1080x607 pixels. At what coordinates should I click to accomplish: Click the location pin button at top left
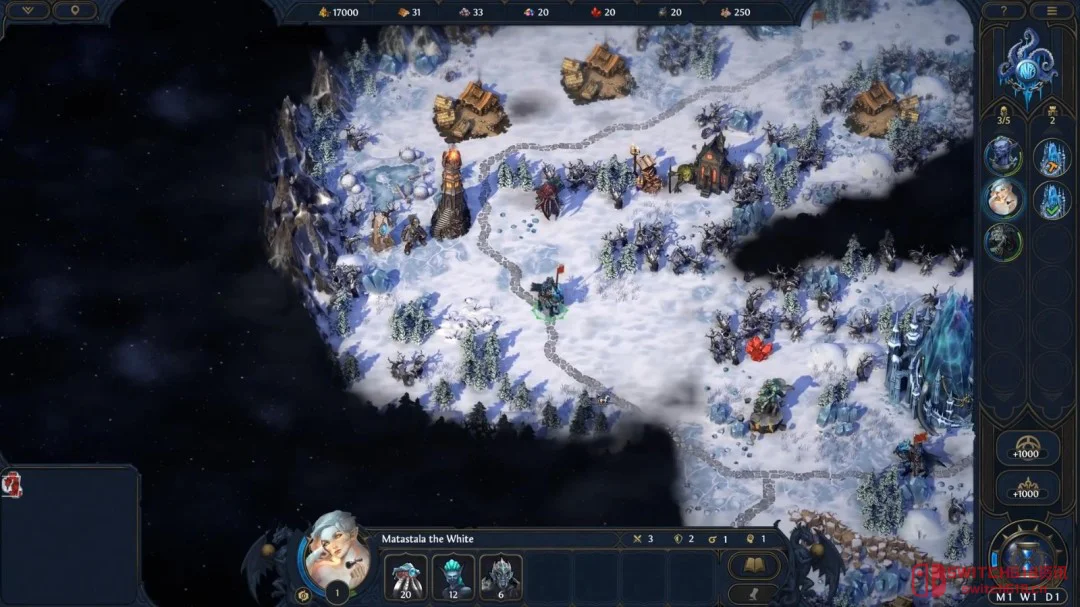point(73,10)
